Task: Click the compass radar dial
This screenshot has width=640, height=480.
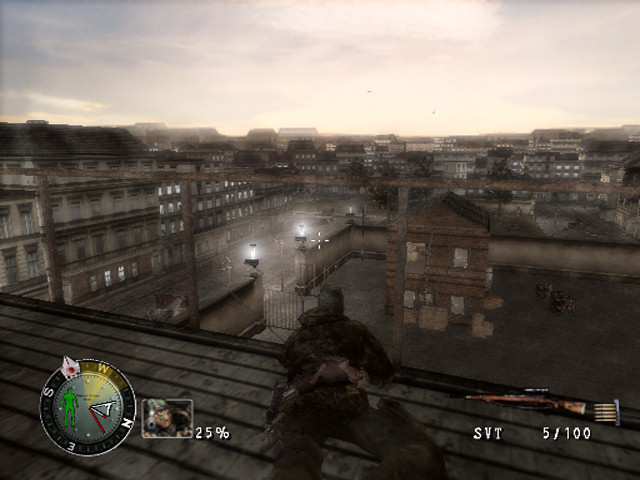Action: [x=88, y=407]
